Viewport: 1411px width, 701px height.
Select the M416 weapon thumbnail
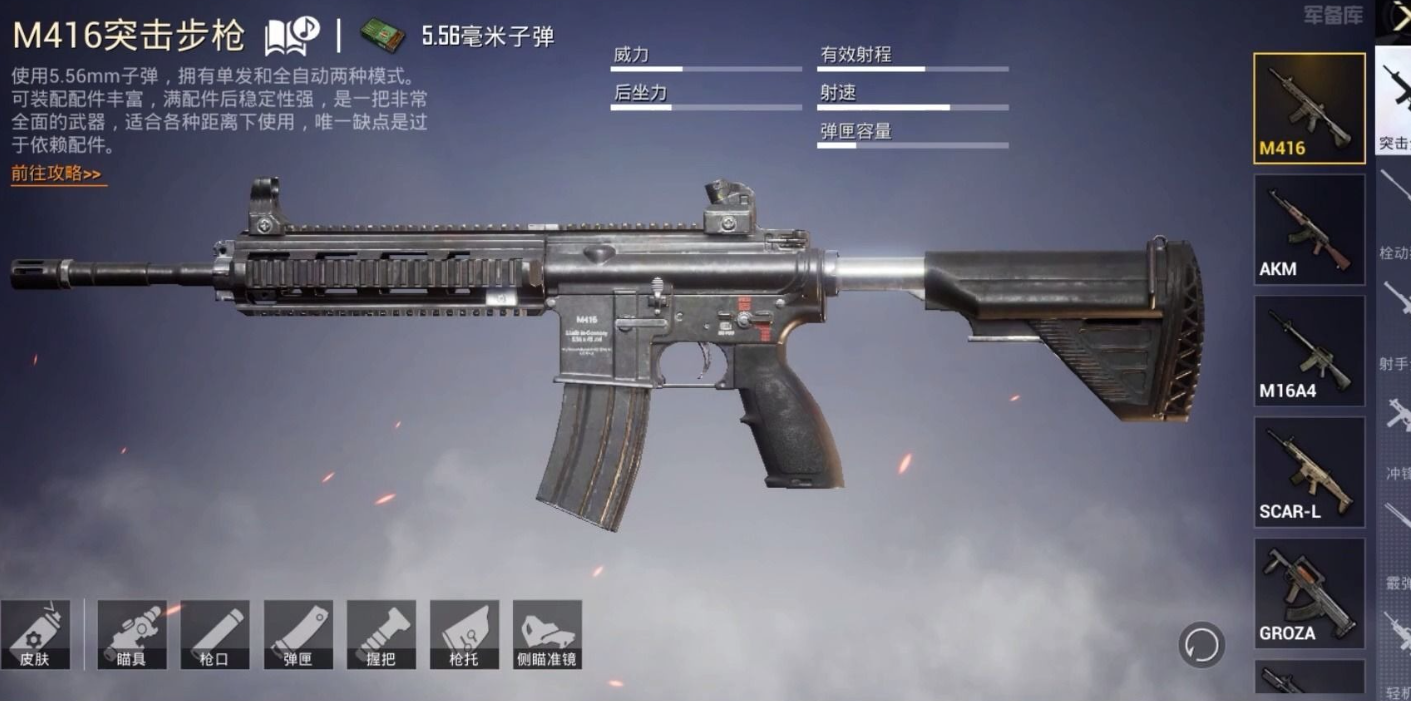[1309, 108]
